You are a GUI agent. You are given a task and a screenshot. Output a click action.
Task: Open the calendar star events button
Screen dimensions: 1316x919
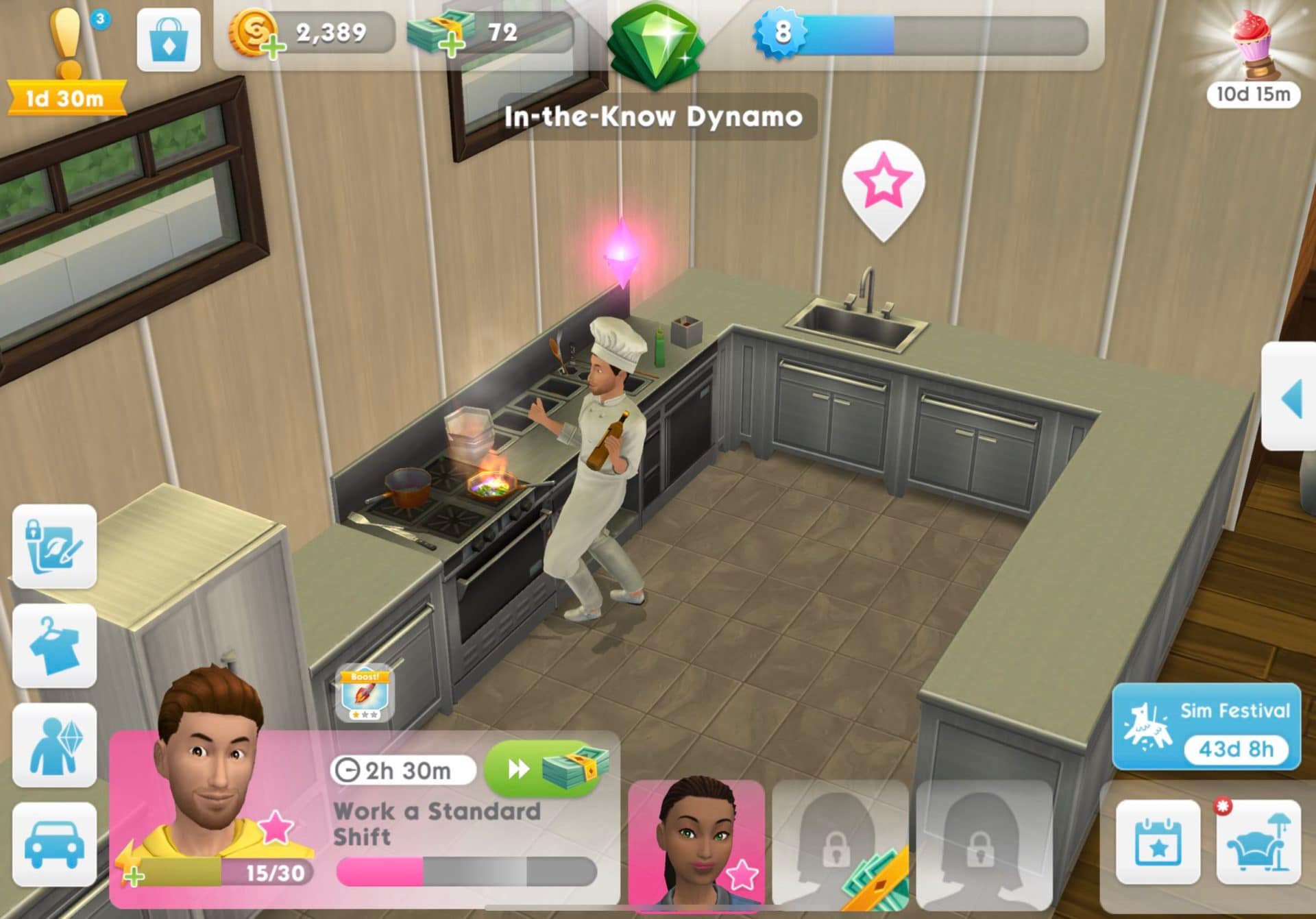pos(1158,842)
